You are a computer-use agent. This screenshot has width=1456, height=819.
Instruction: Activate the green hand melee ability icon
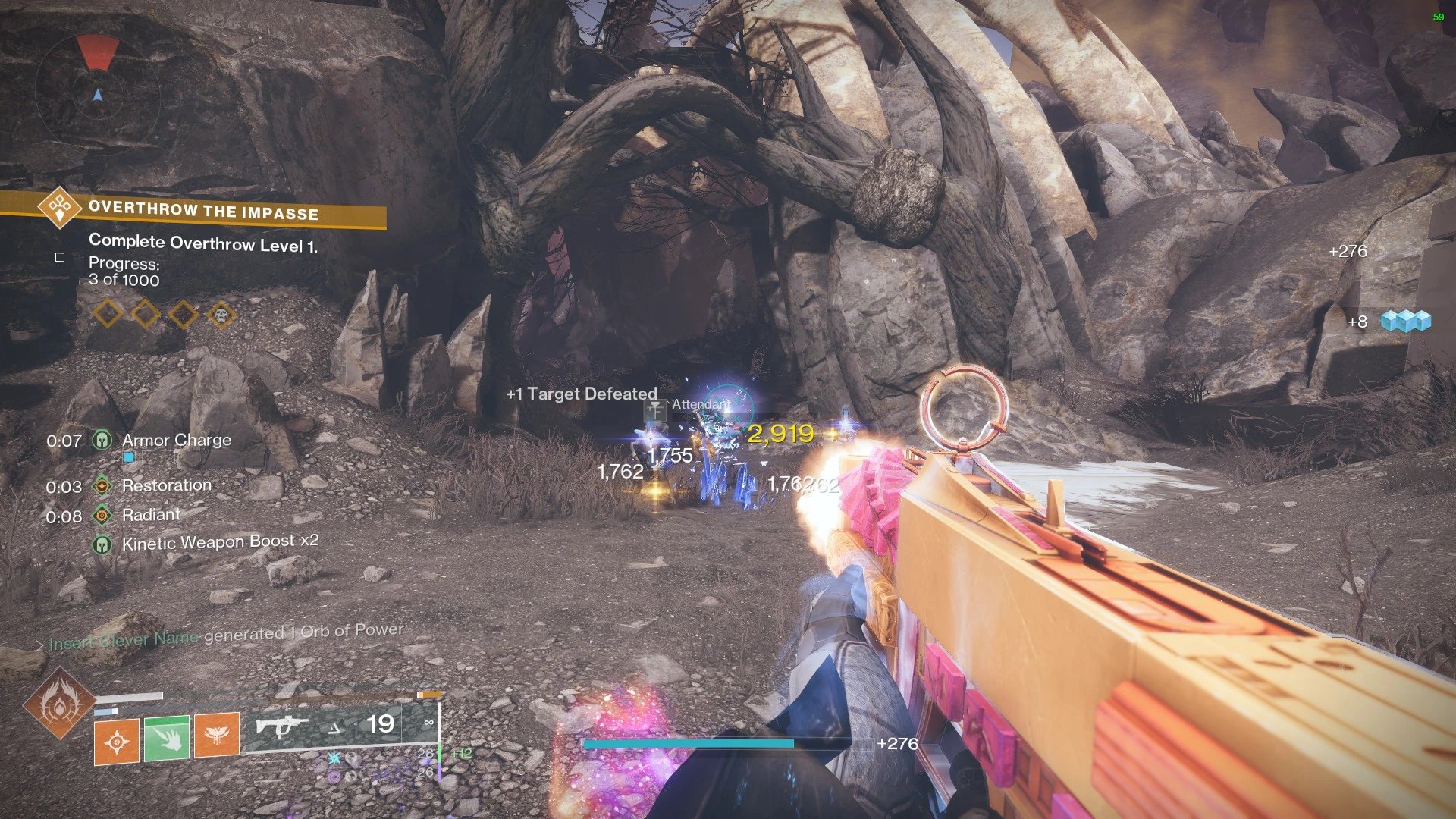pos(167,737)
